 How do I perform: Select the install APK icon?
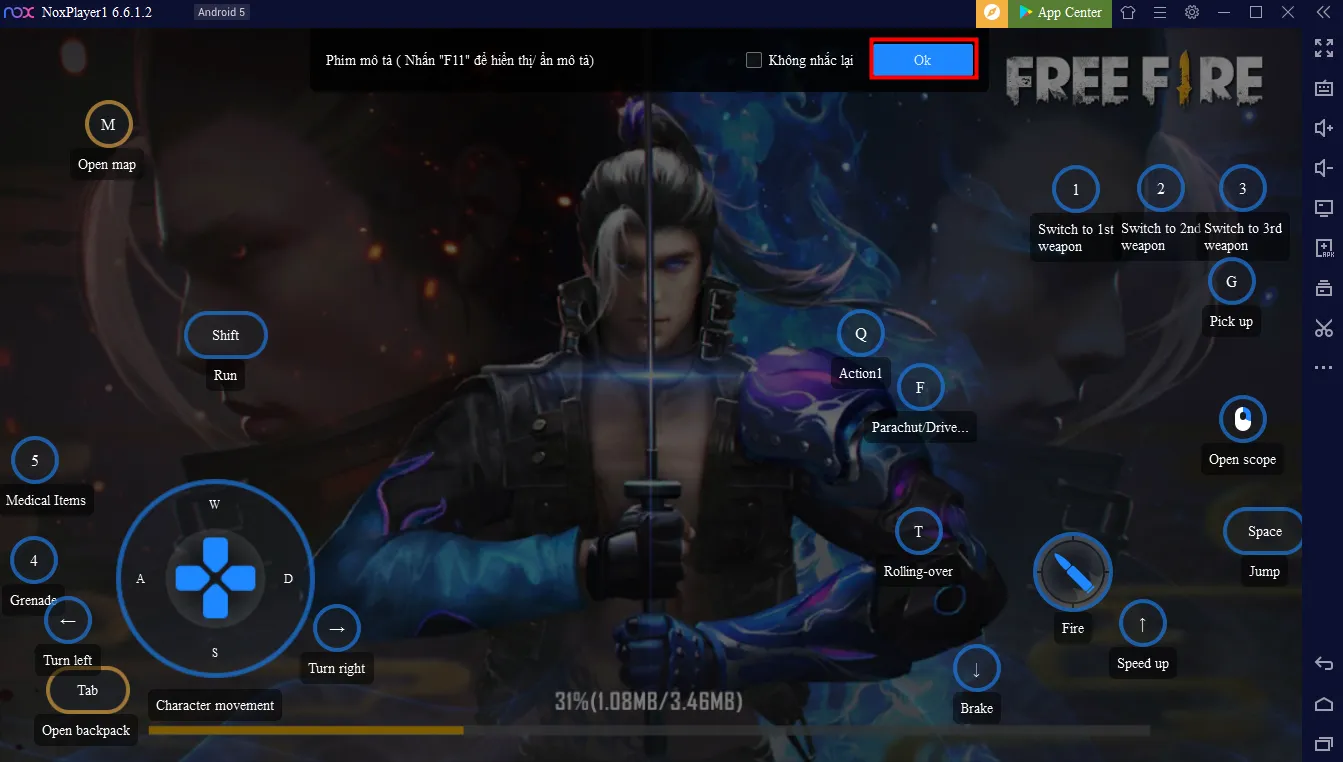point(1323,247)
